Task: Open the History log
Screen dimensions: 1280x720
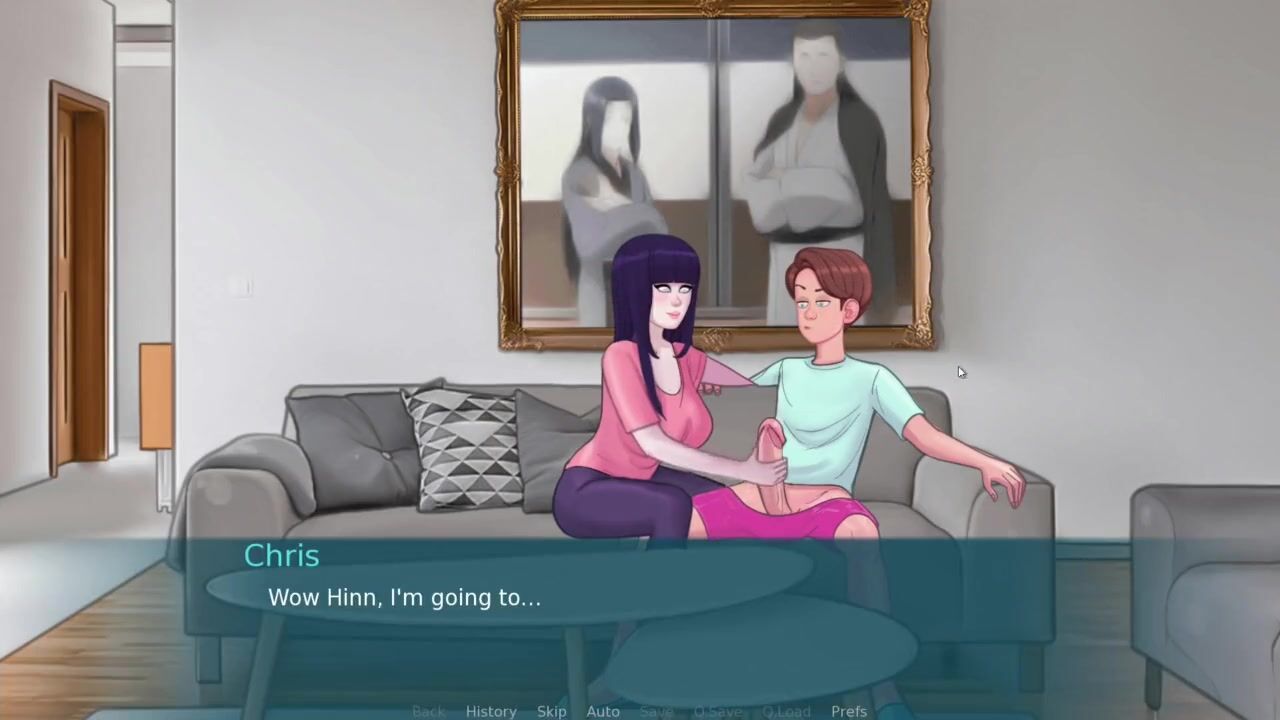Action: pos(491,711)
